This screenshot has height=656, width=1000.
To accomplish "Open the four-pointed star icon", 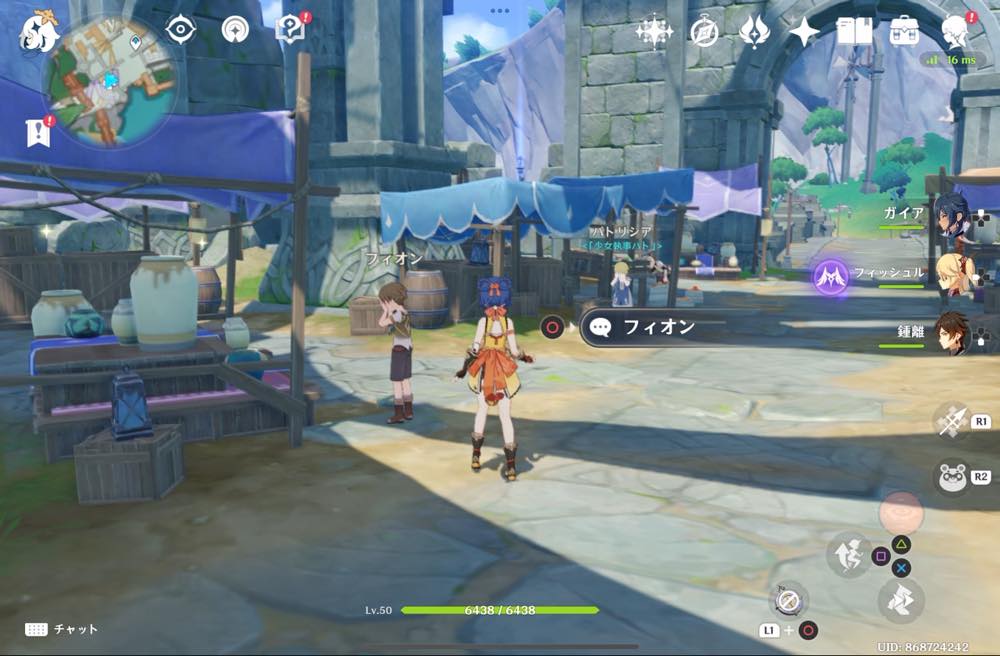I will point(804,32).
